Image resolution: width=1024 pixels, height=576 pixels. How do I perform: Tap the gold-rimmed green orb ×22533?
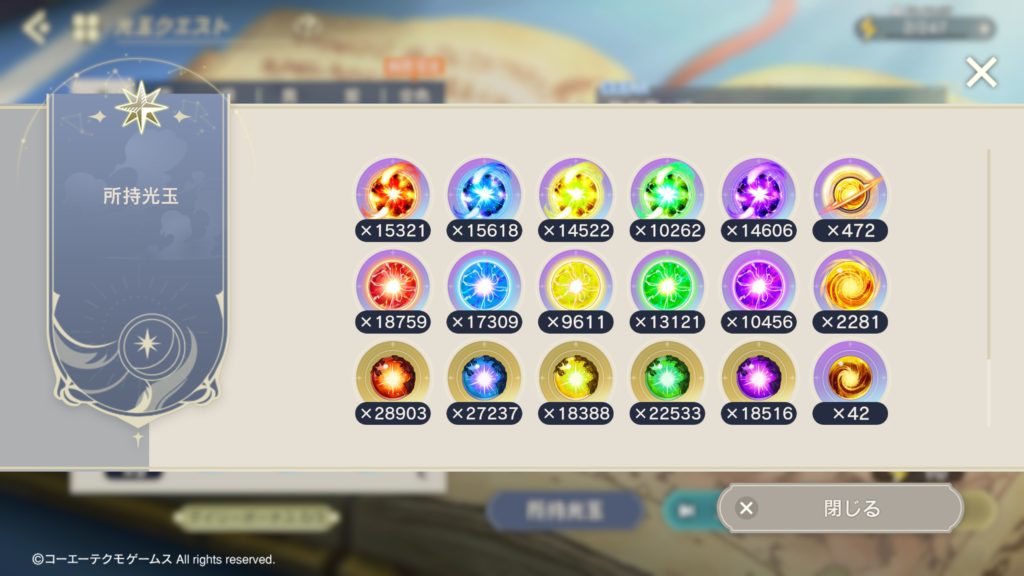667,375
